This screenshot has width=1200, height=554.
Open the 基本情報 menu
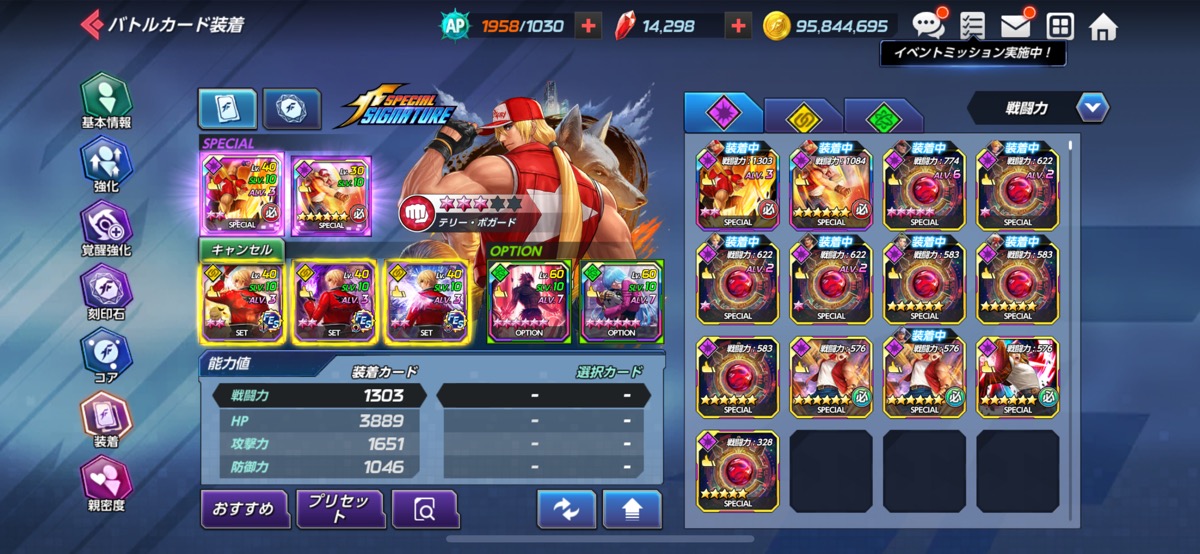tap(106, 101)
